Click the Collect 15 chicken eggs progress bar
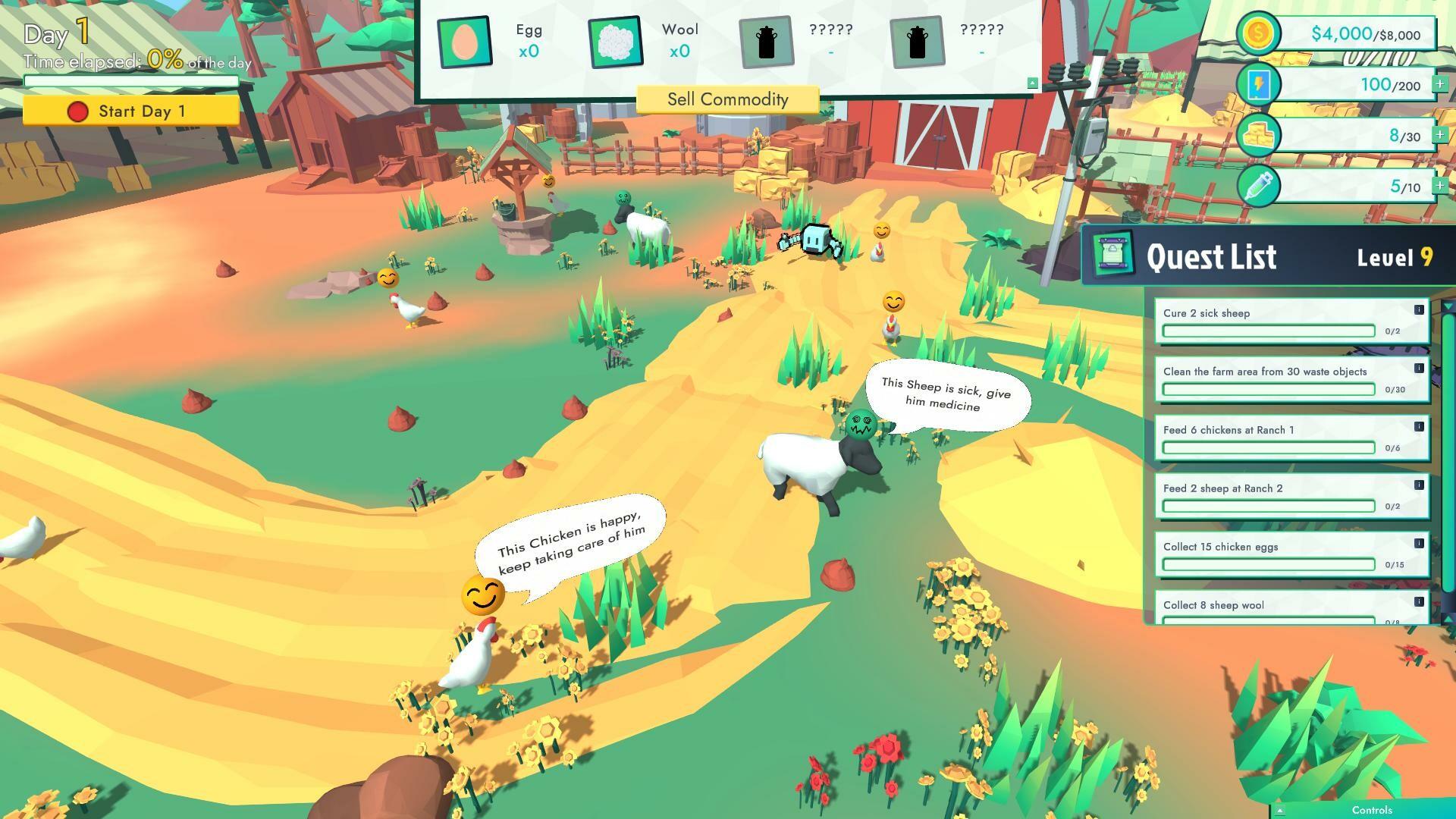This screenshot has height=819, width=1456. 1267,564
